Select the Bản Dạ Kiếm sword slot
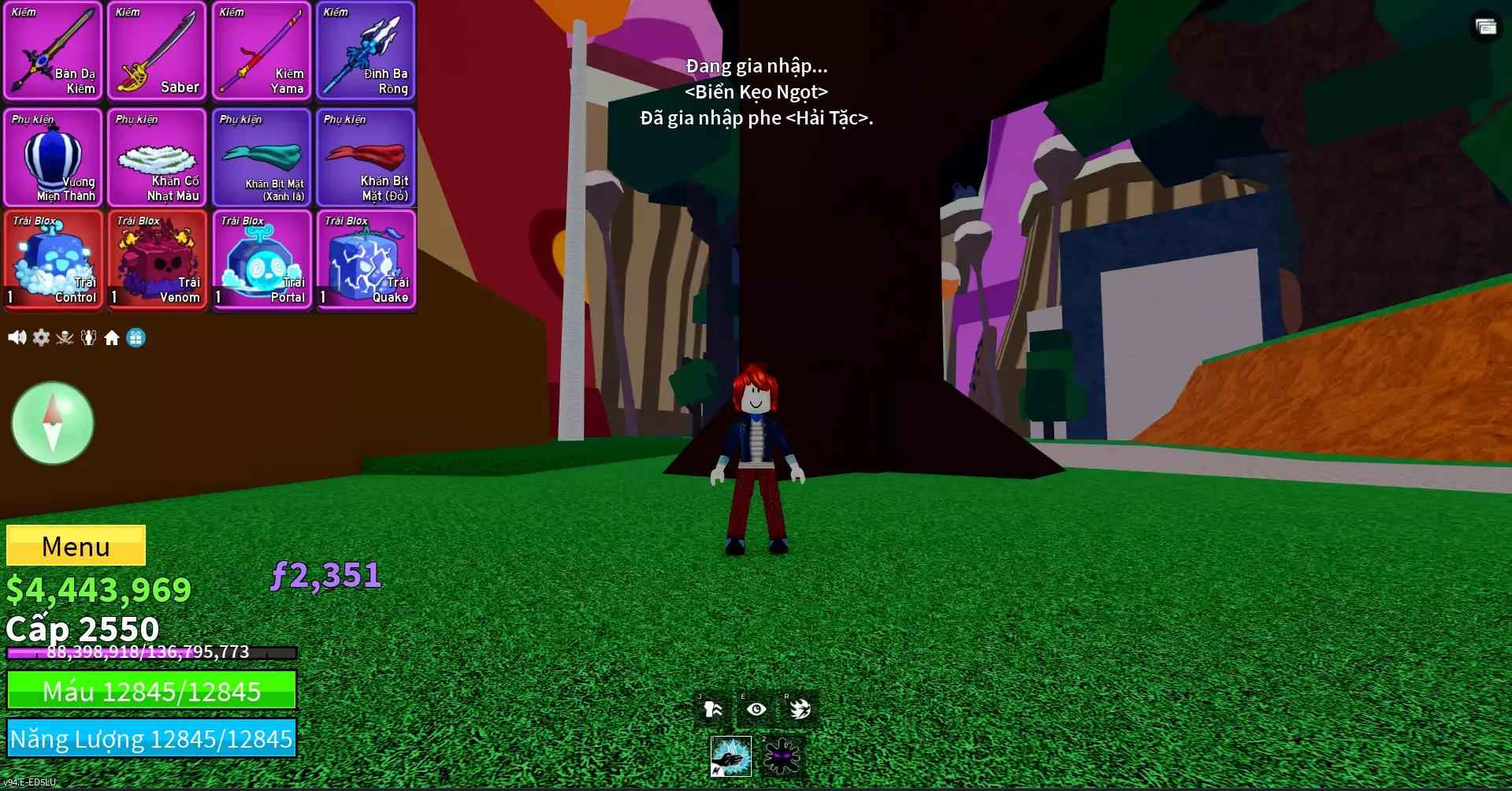The height and width of the screenshot is (791, 1512). tap(53, 51)
